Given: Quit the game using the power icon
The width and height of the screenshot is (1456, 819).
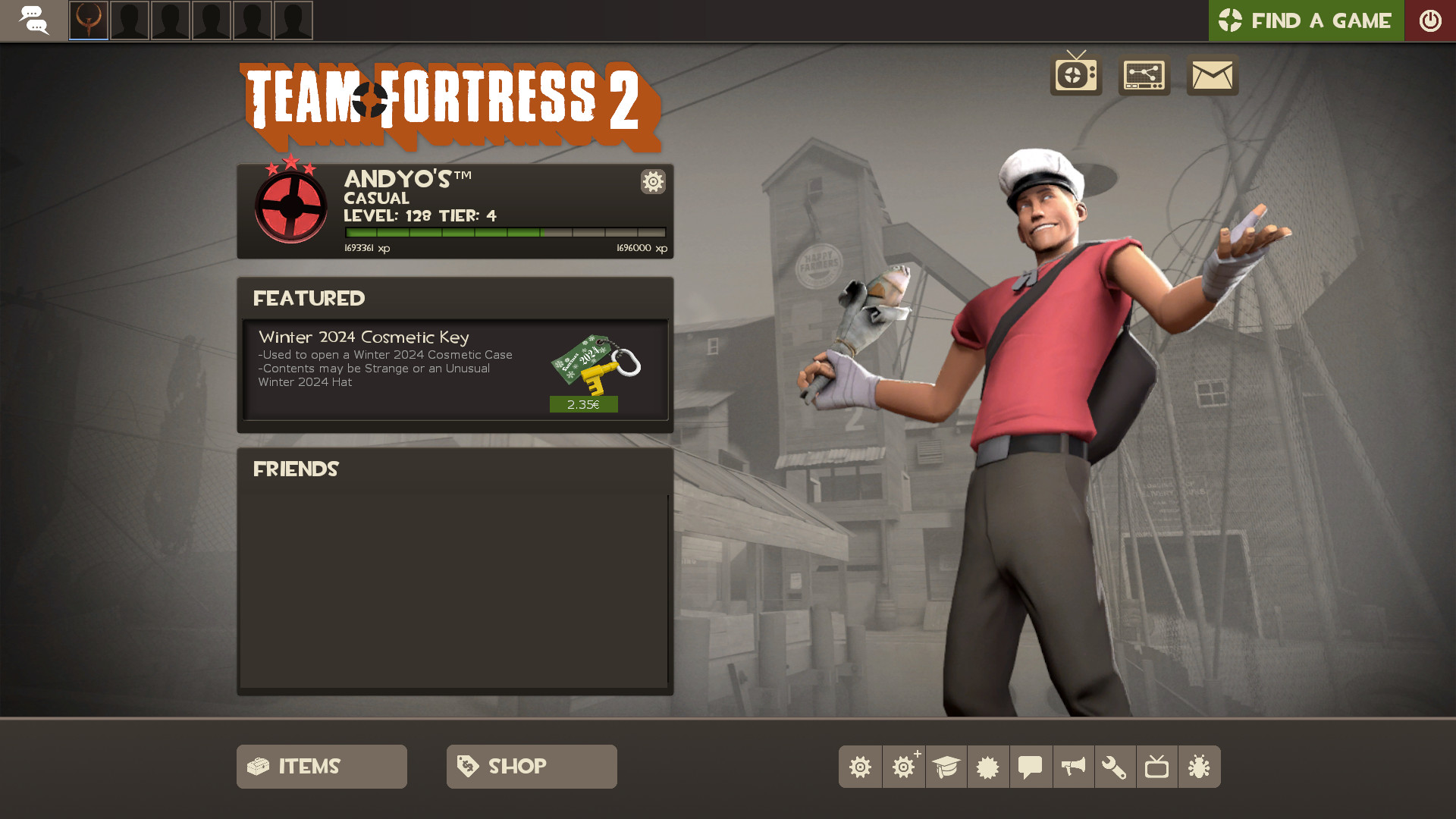Looking at the screenshot, I should (1430, 20).
